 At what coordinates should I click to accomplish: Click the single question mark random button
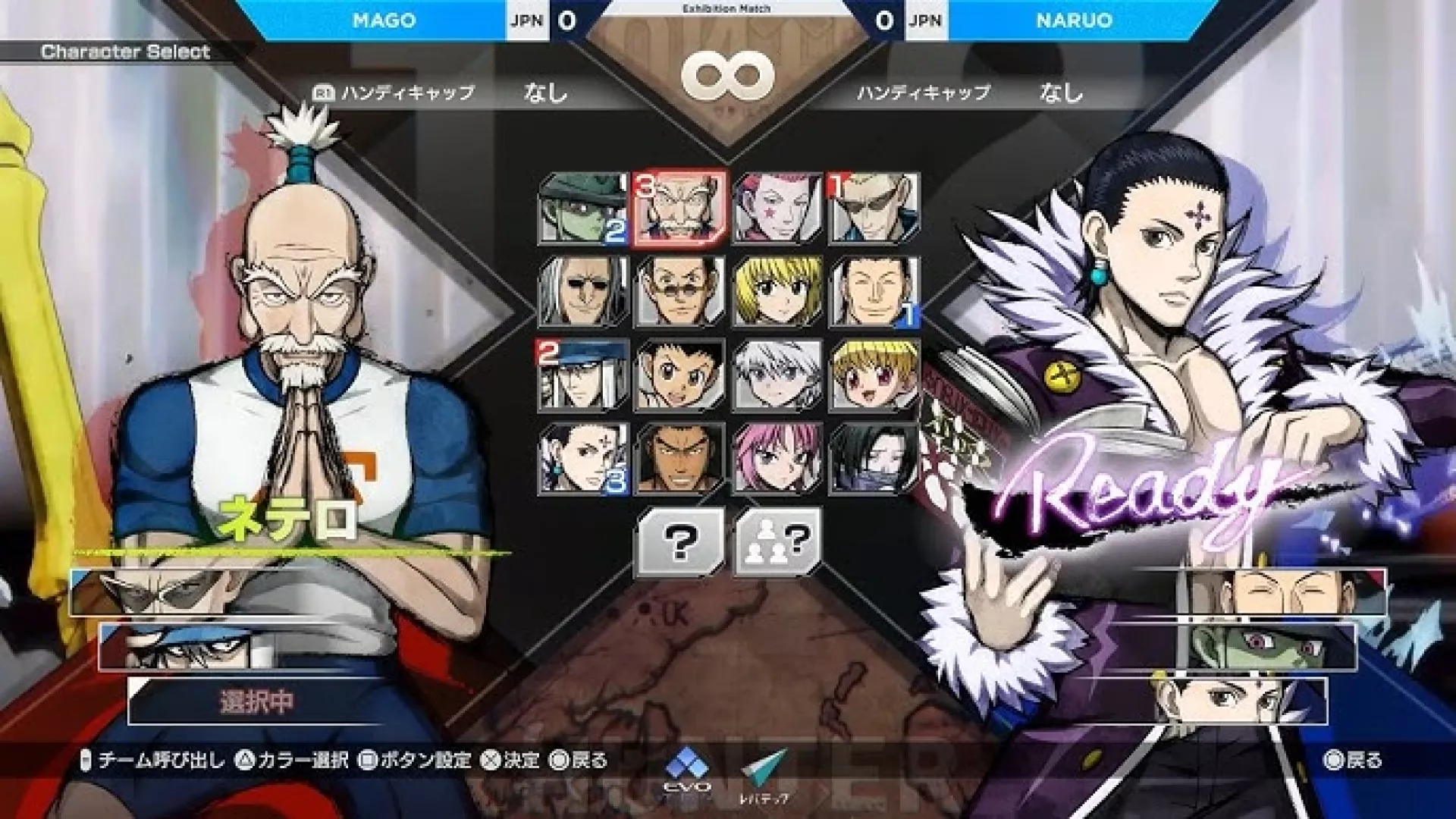[679, 541]
